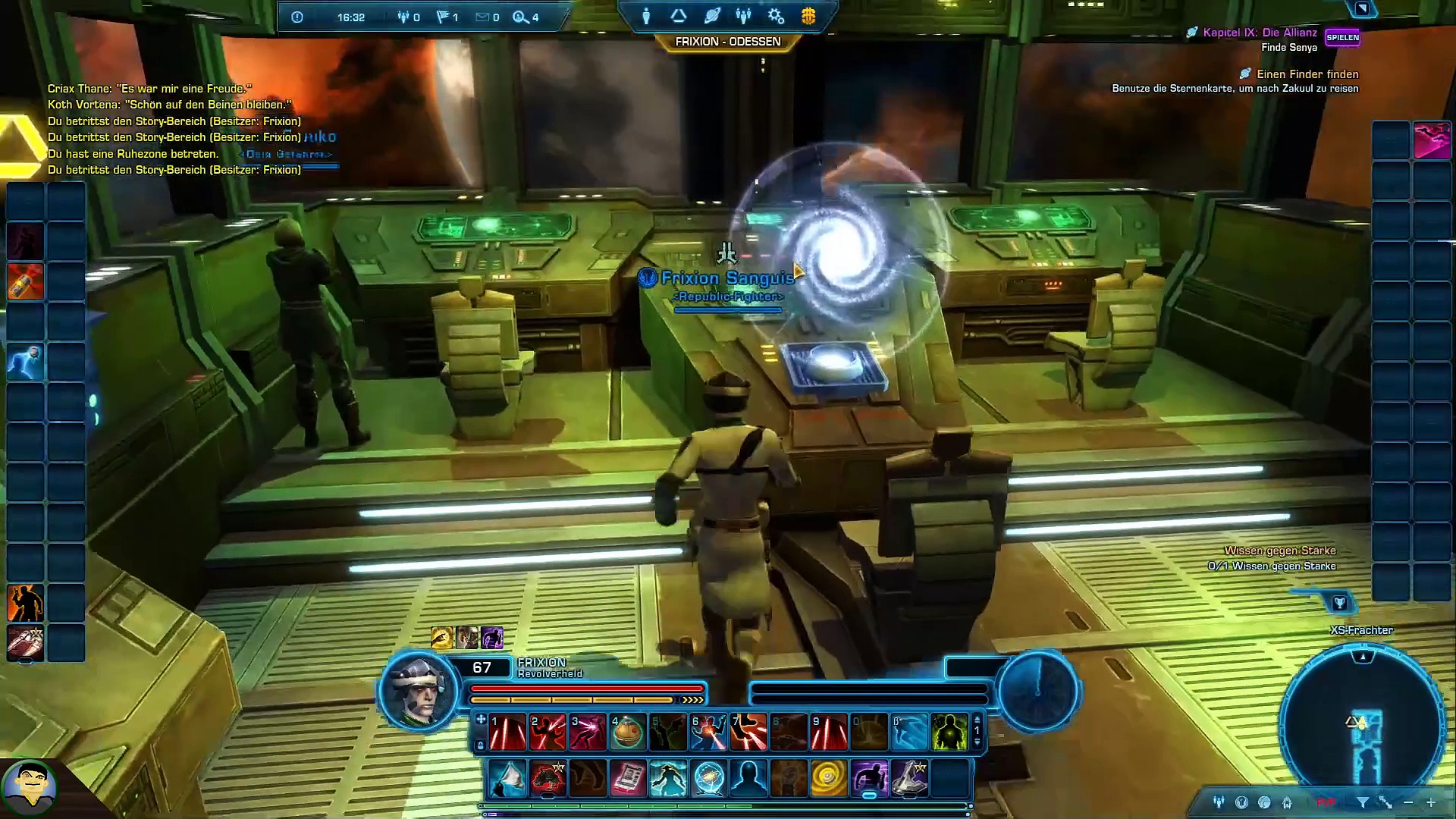Select the 'Einen Finder finden' quest tracker
This screenshot has width=1456, height=819.
(x=1307, y=74)
